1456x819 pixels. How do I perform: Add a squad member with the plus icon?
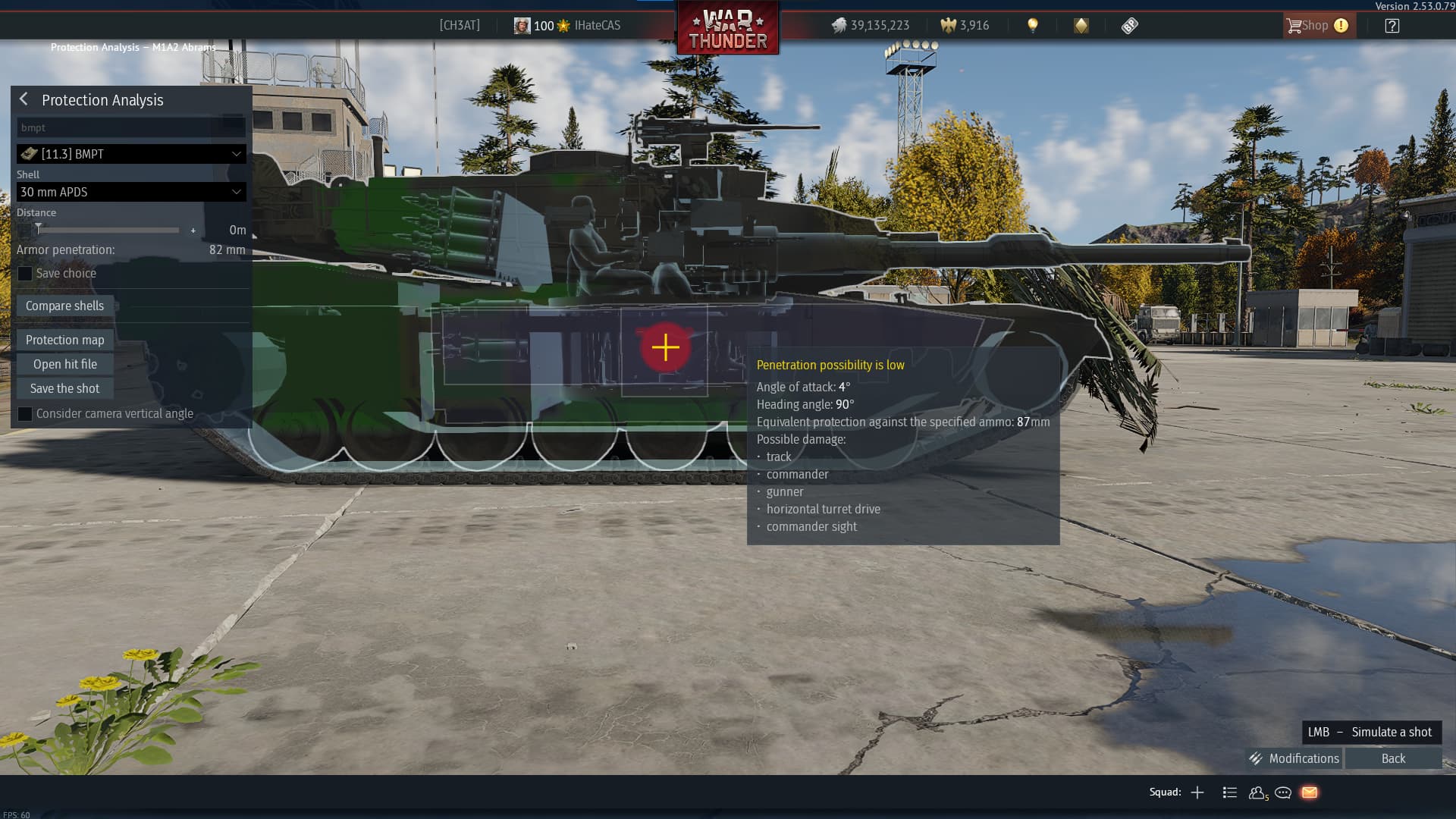tap(1197, 792)
